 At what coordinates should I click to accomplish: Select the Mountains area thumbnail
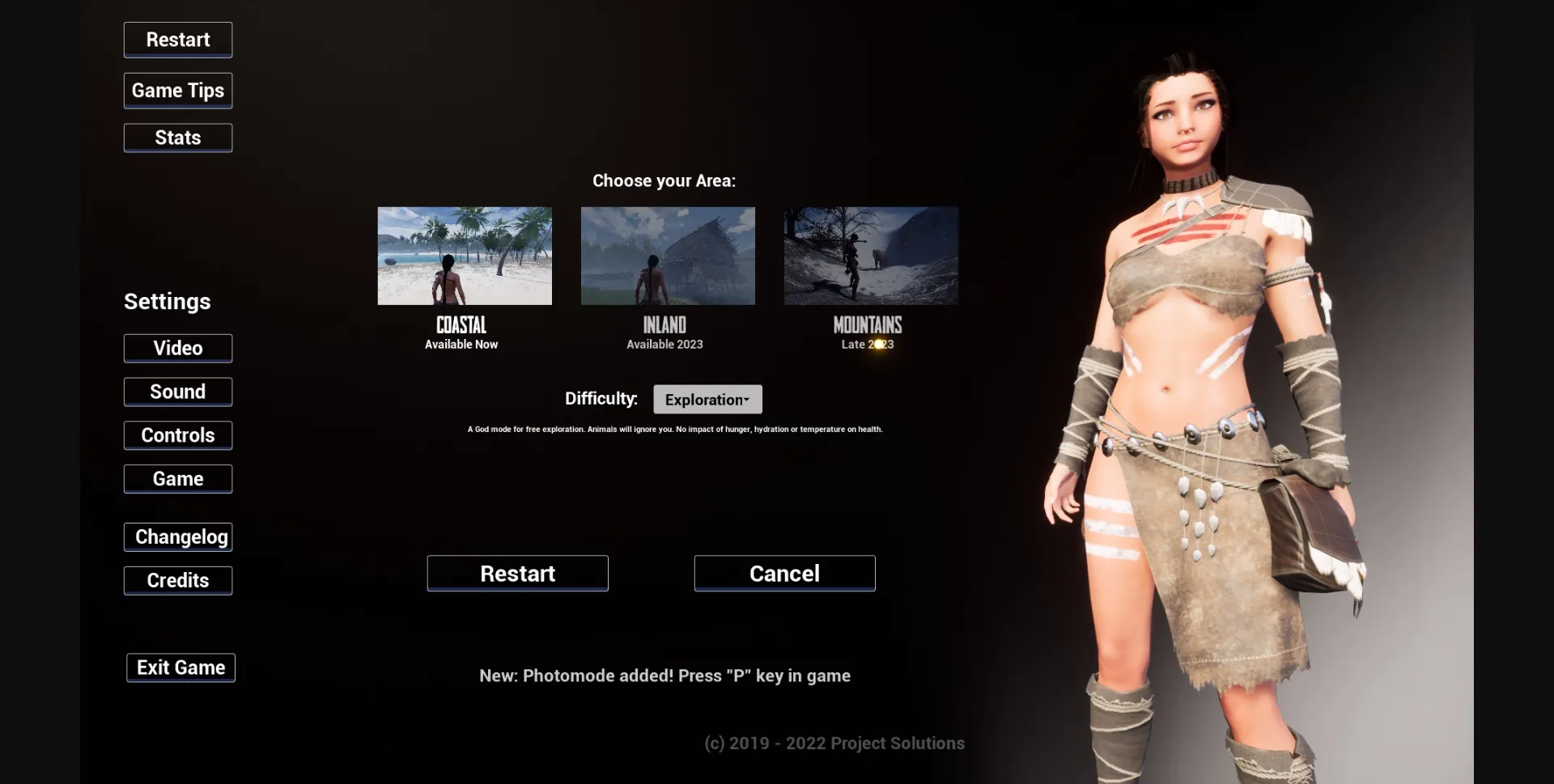click(869, 256)
